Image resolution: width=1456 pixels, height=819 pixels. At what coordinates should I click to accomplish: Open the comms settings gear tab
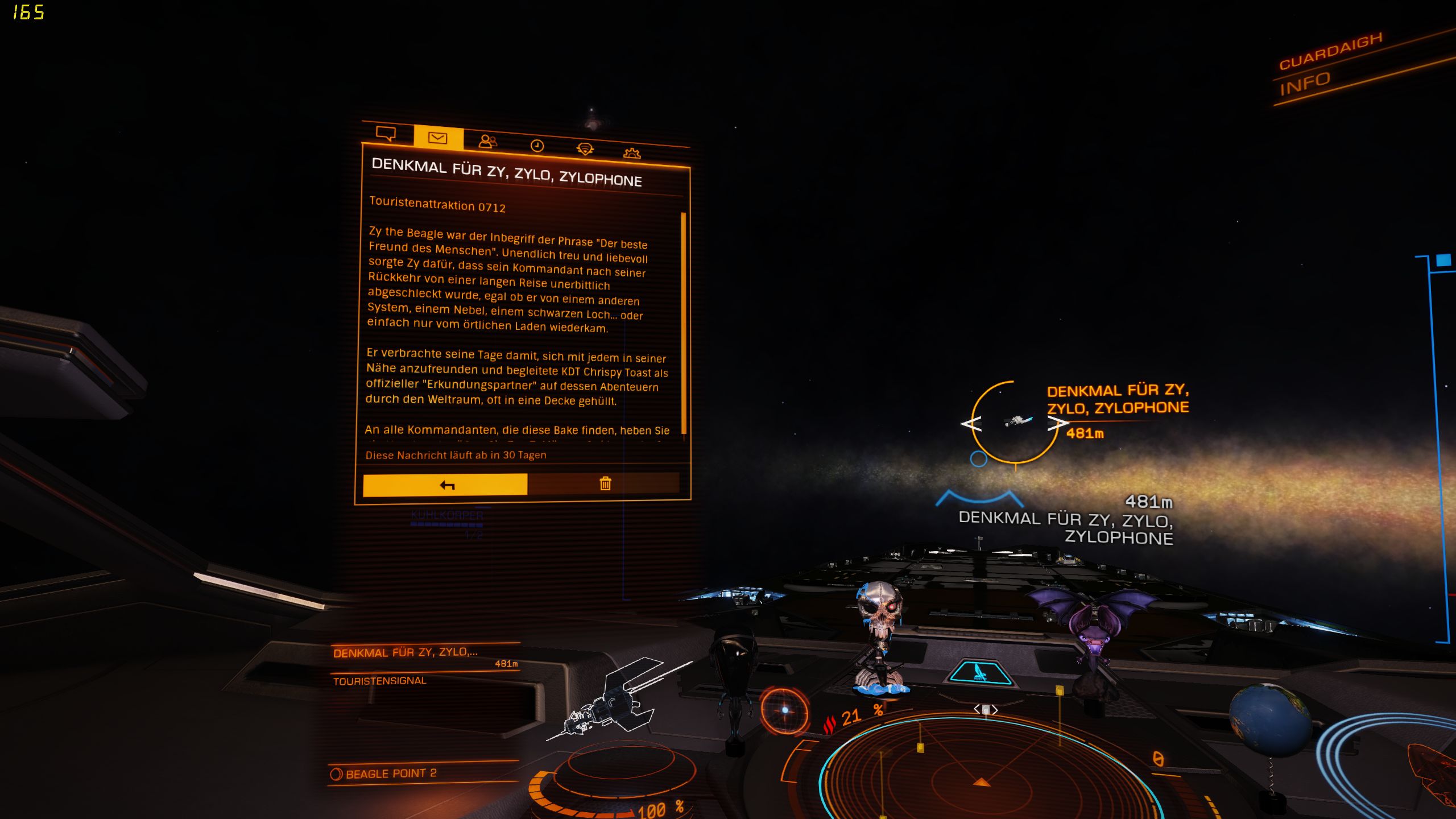632,153
